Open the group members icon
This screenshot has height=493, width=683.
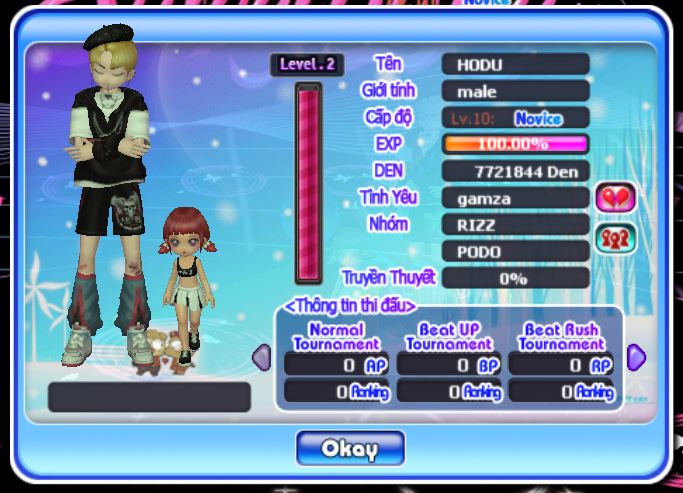(x=615, y=238)
